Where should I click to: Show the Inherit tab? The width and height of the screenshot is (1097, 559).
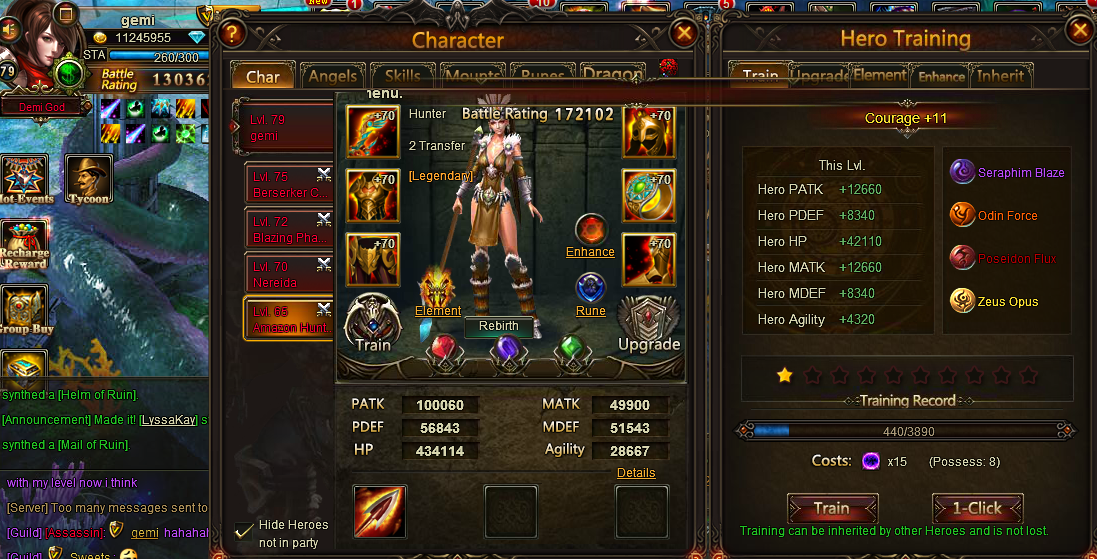pyautogui.click(x=1000, y=76)
